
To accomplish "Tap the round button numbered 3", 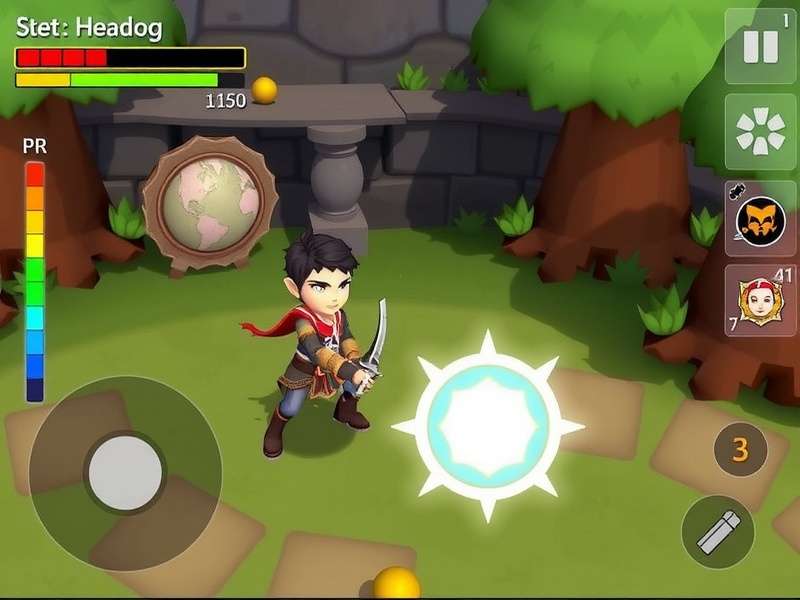I will 740,450.
